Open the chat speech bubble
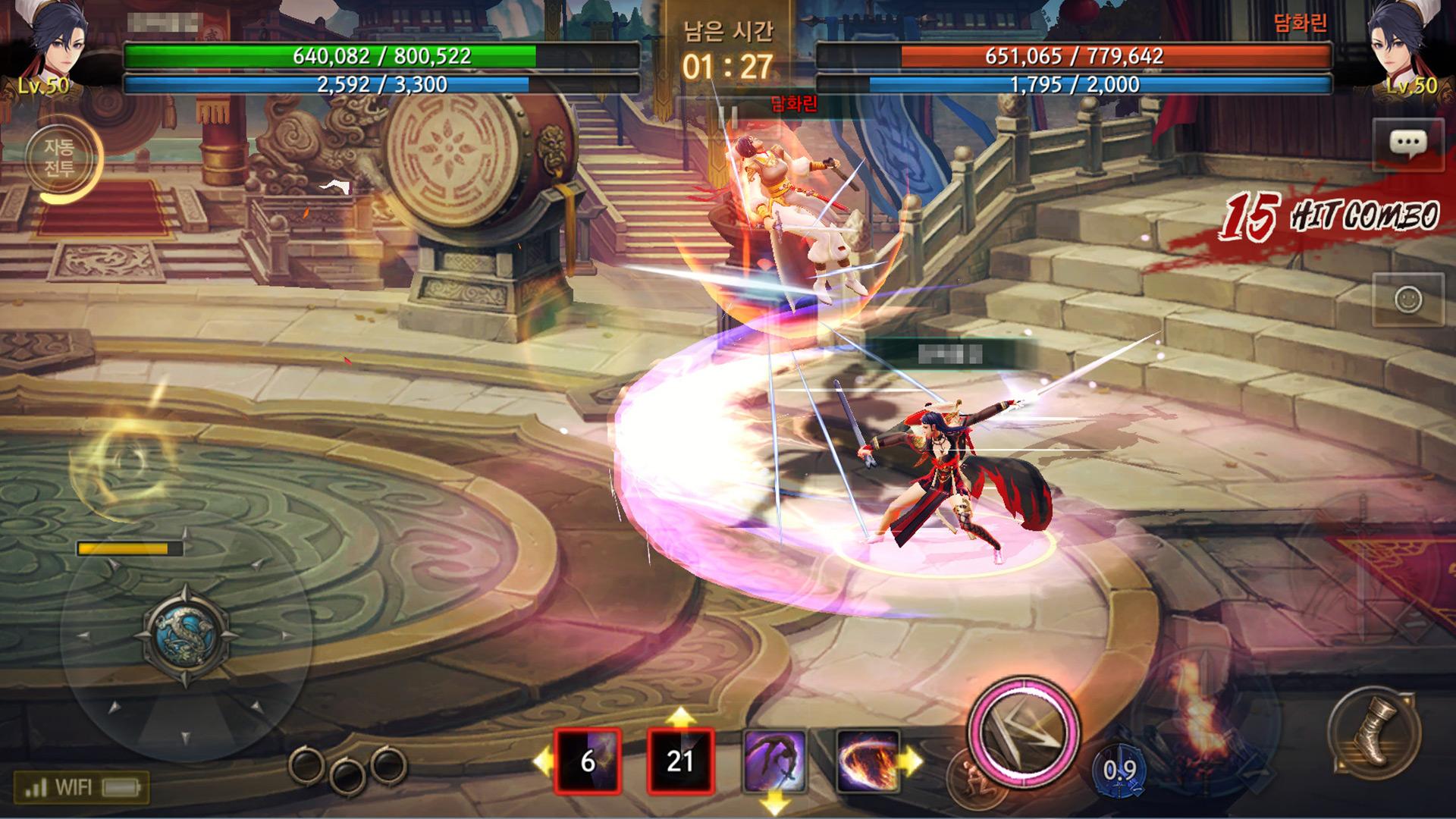The image size is (1456, 819). point(1407,144)
